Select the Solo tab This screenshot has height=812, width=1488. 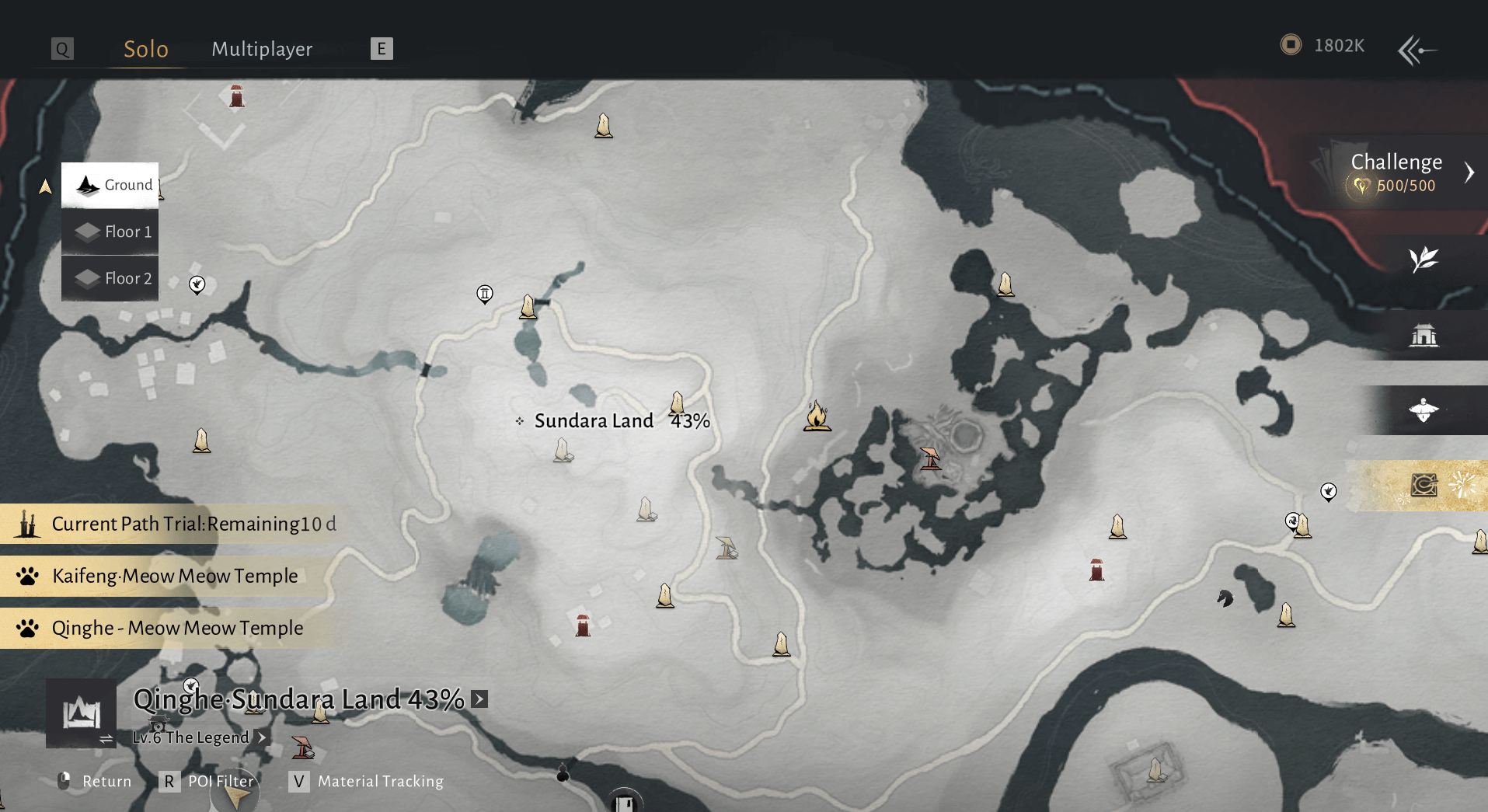click(145, 48)
